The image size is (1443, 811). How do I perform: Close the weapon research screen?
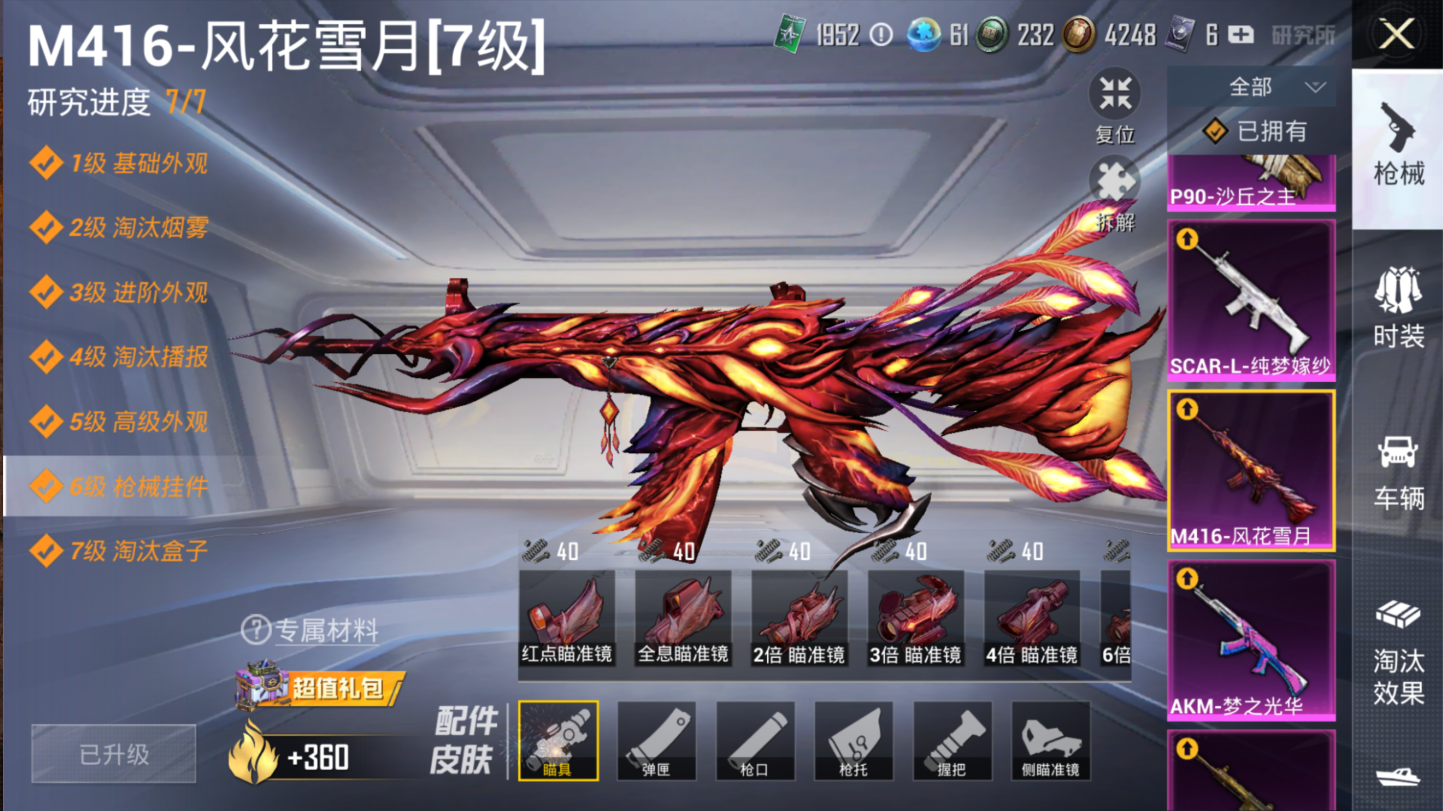1397,35
